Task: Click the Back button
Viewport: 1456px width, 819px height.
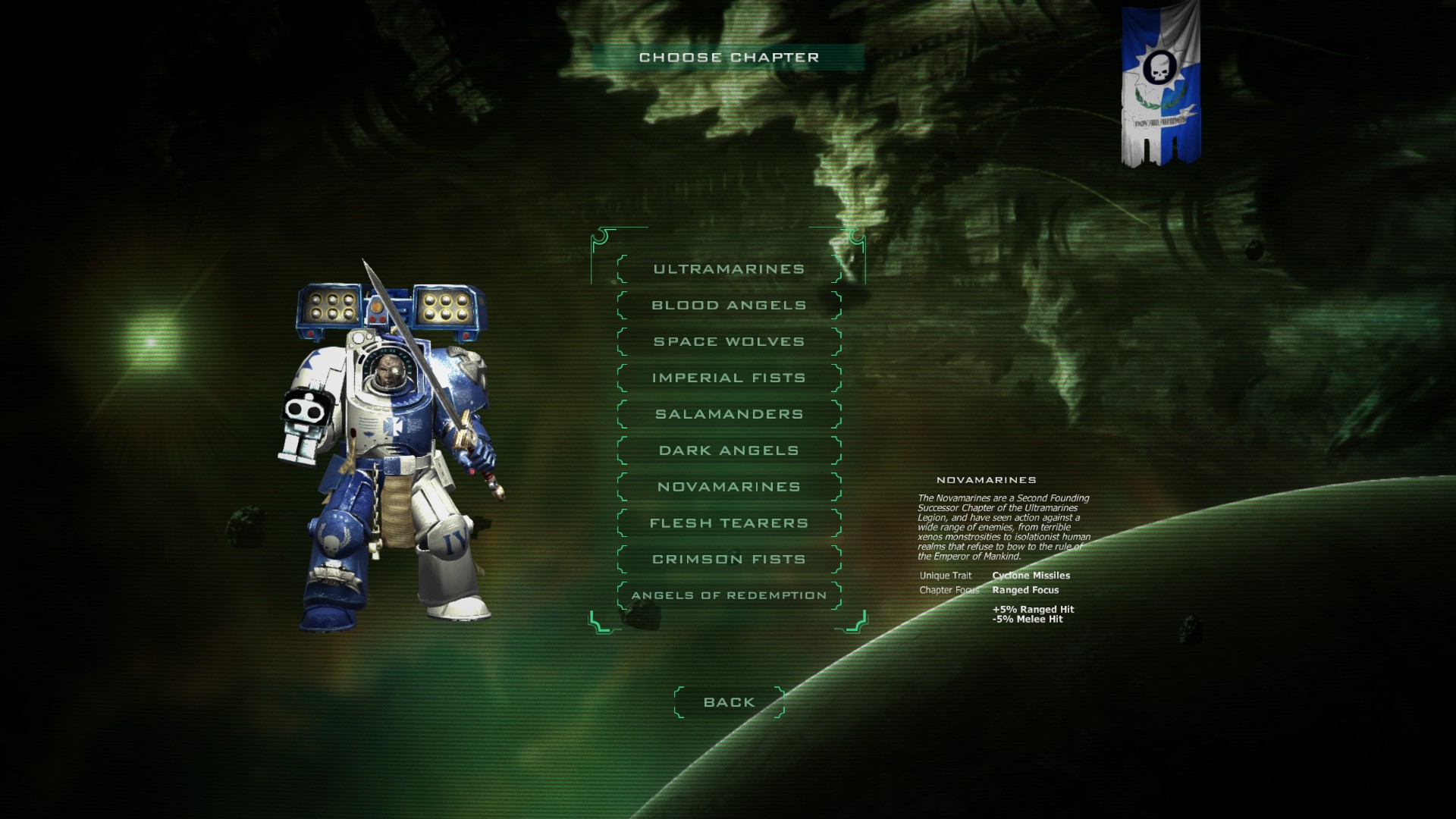Action: pyautogui.click(x=728, y=701)
